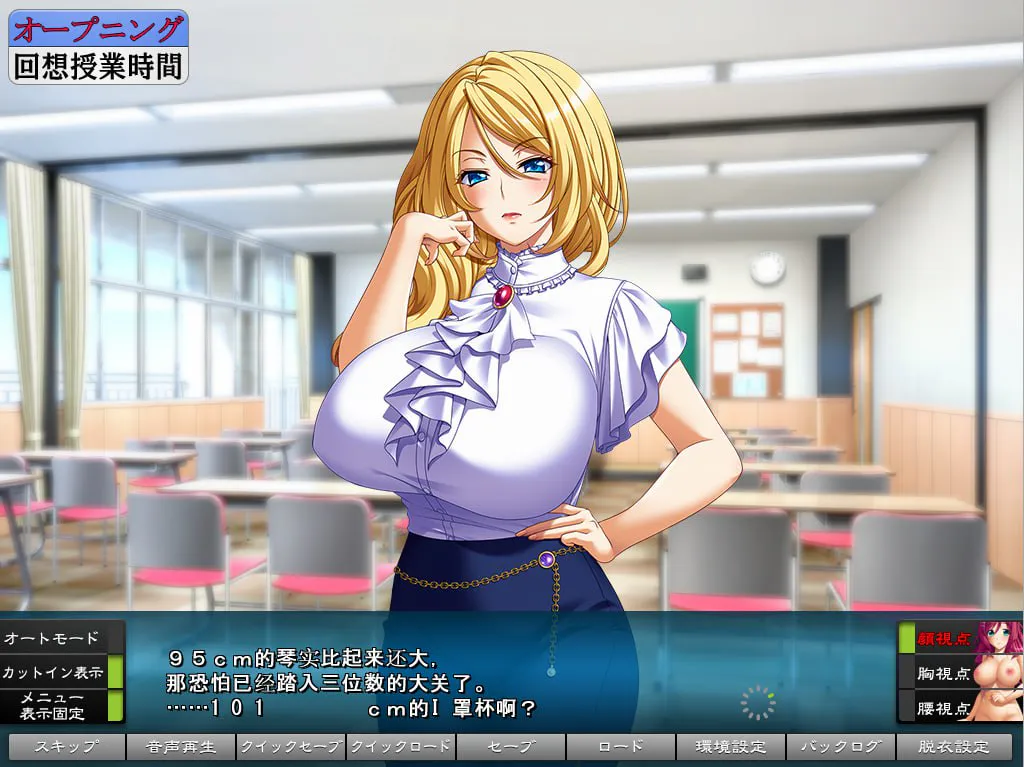1024x767 pixels.
Task: Open the セーブ save menu
Action: tap(511, 747)
